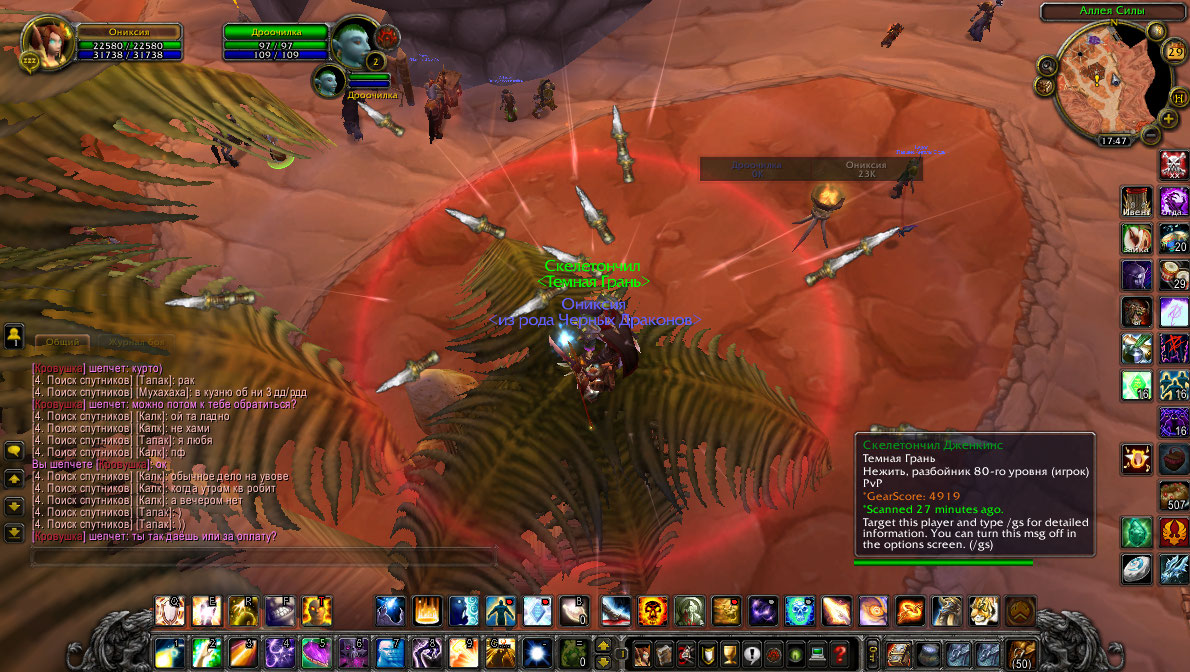Screen dimensions: 1190x672
Task: Click the food item with 507 stack
Action: (1172, 495)
